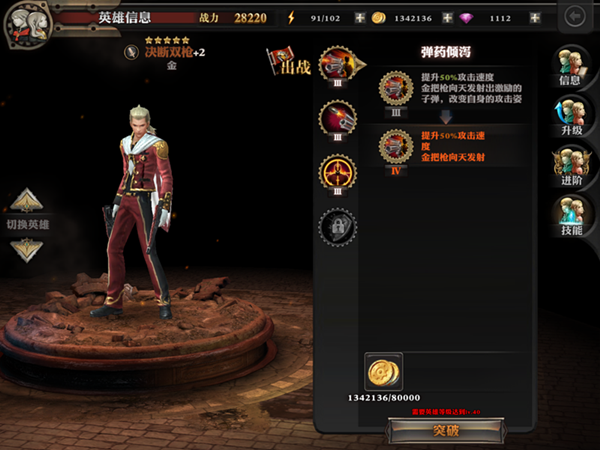Tap the locked skill slot
The width and height of the screenshot is (600, 450).
click(337, 226)
